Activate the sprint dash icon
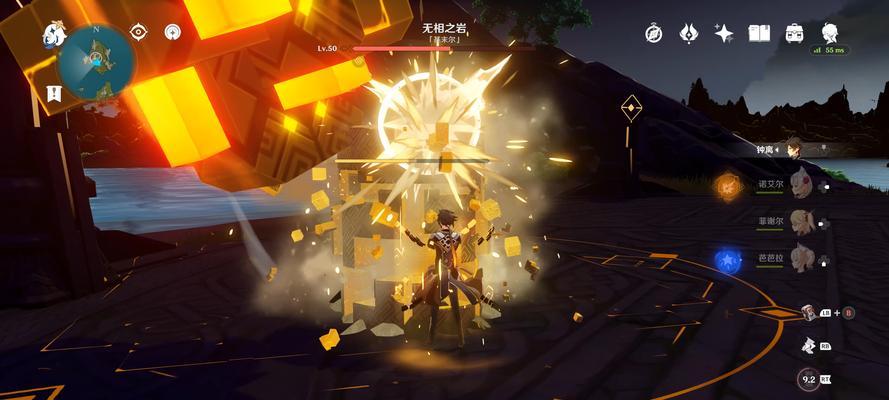 point(807,346)
